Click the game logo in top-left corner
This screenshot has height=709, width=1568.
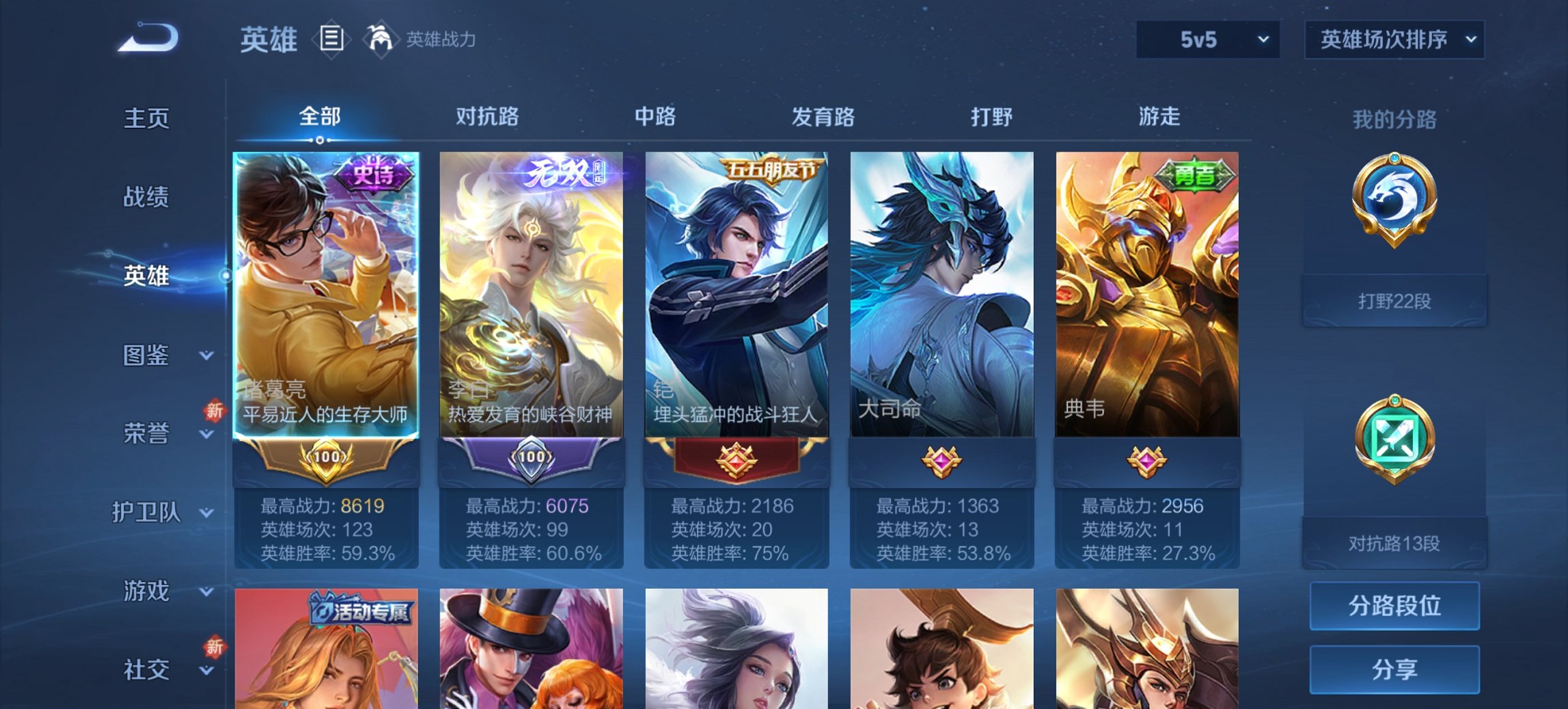click(x=147, y=38)
